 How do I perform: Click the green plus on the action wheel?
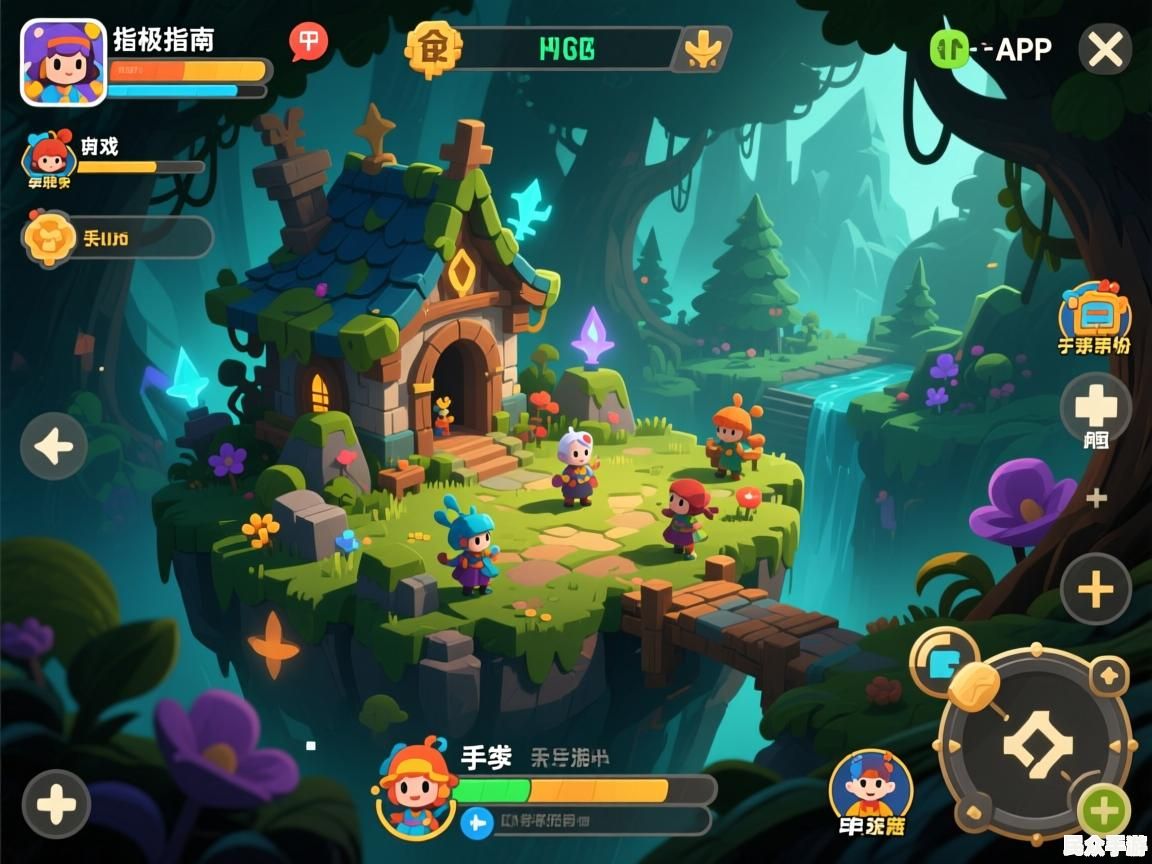coord(1104,811)
